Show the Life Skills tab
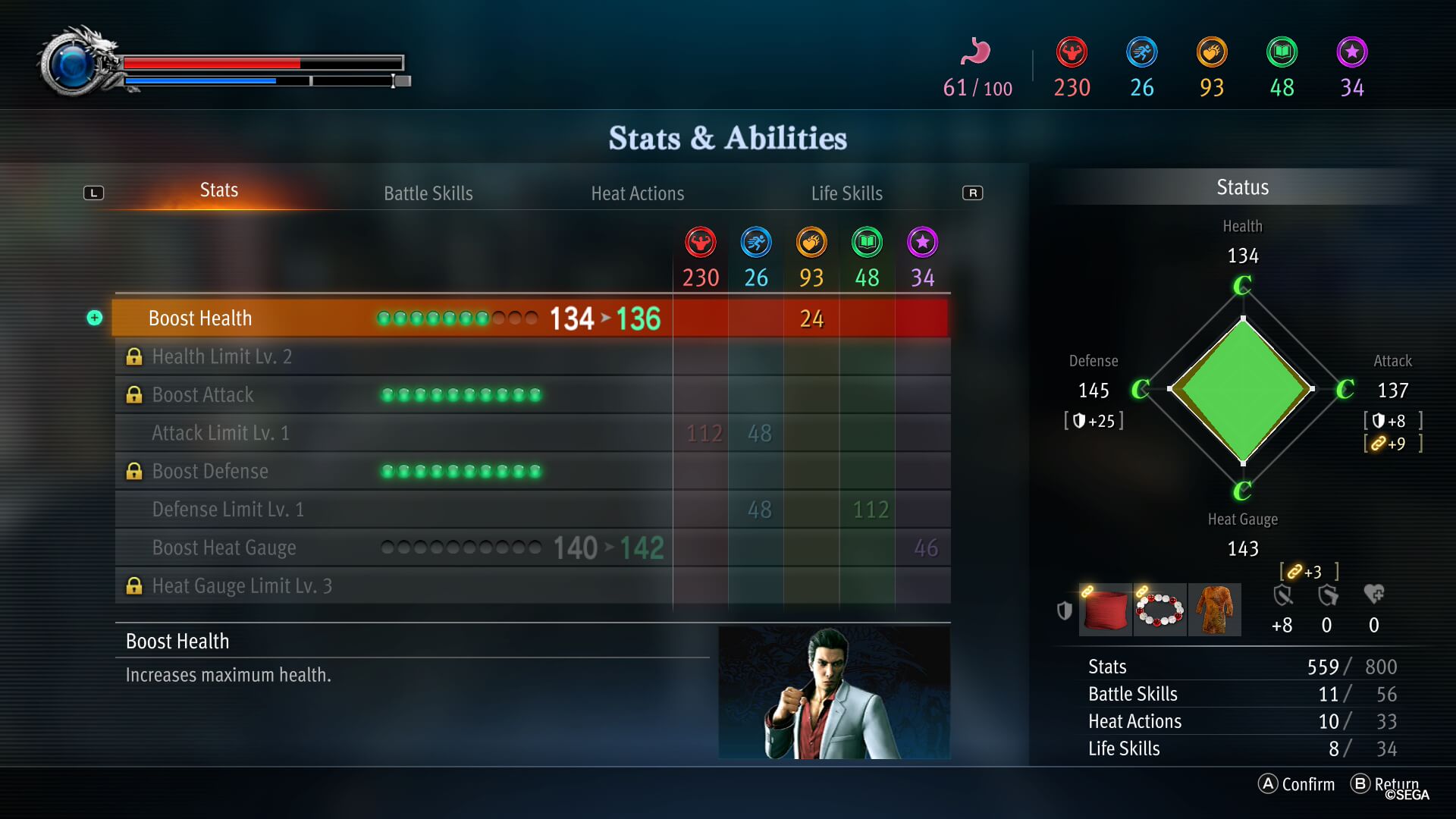Screen dimensions: 1456x819 coord(846,193)
